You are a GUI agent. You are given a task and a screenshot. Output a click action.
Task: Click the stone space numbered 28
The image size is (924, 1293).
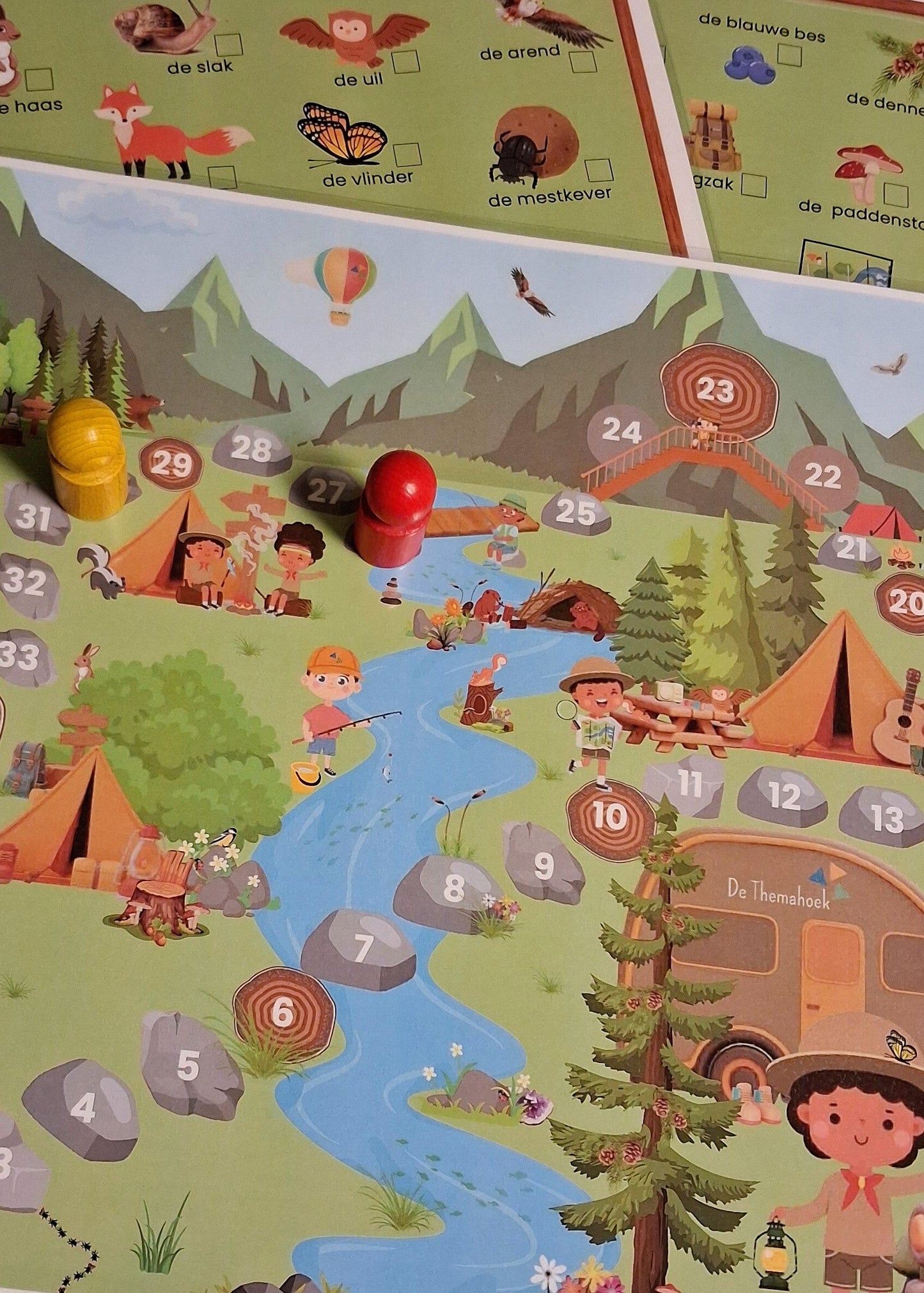coord(251,450)
